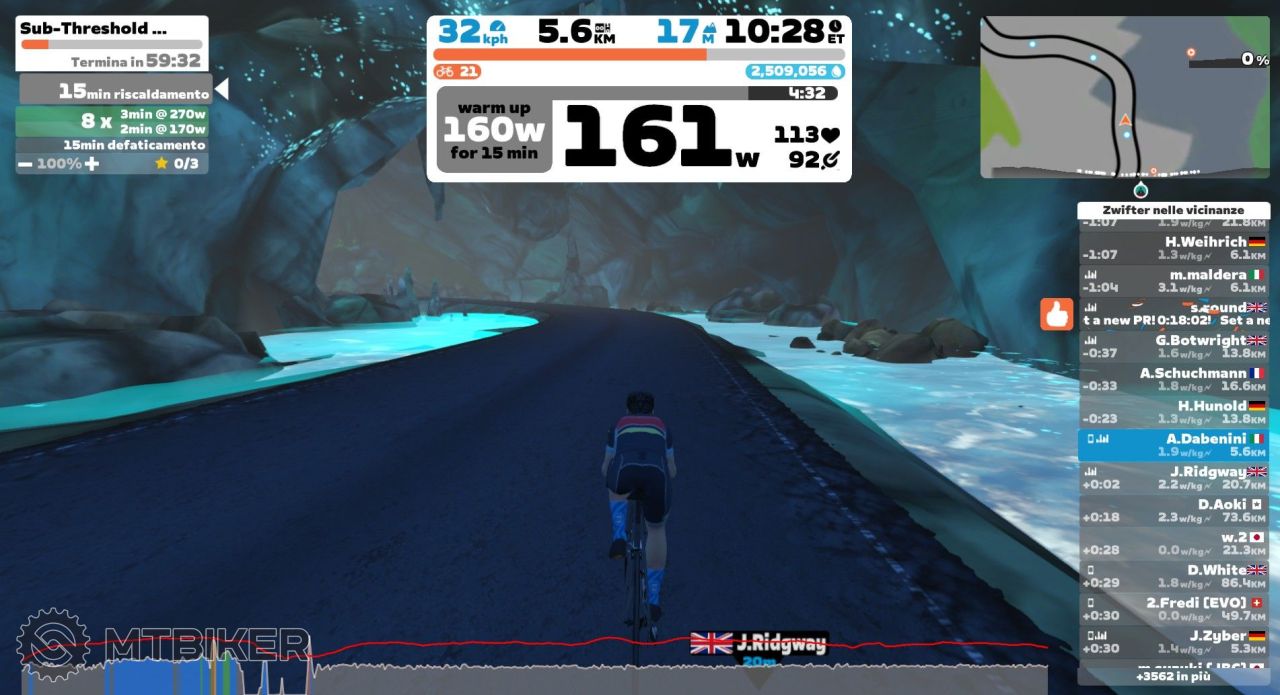Select rider J.Ridgway in the nearby list
The image size is (1280, 695).
1173,478
